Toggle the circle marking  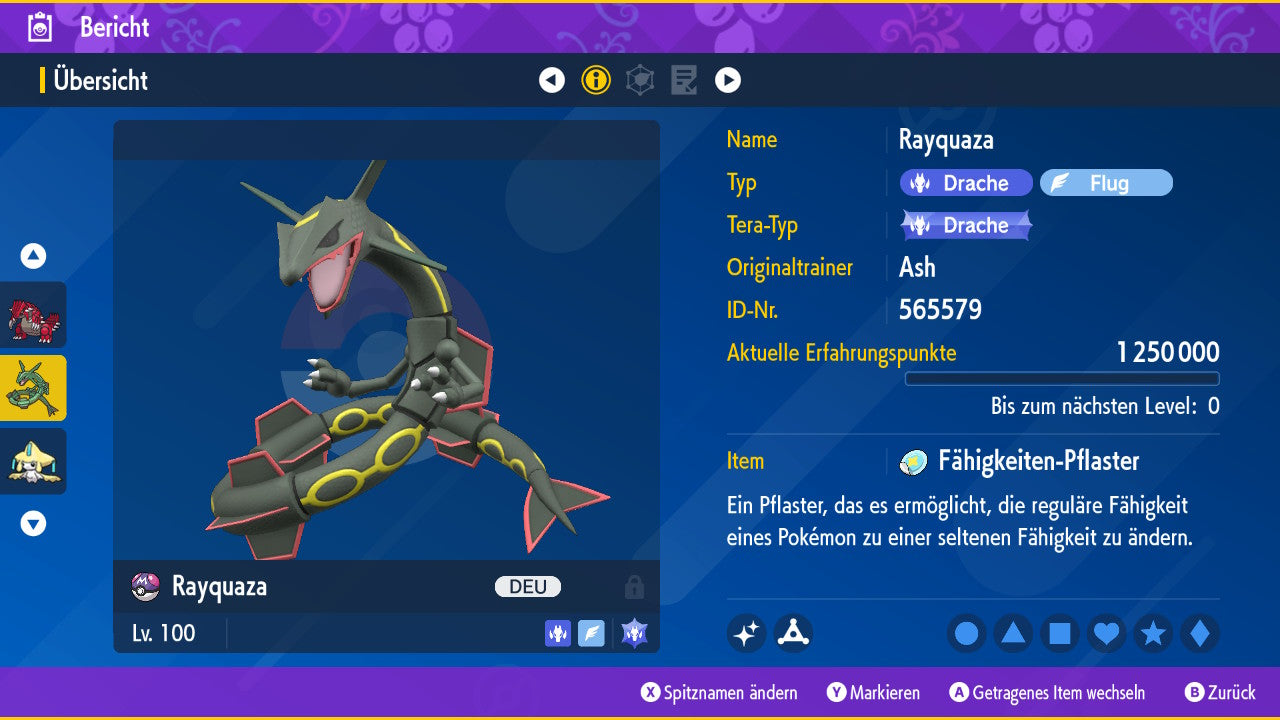click(966, 633)
